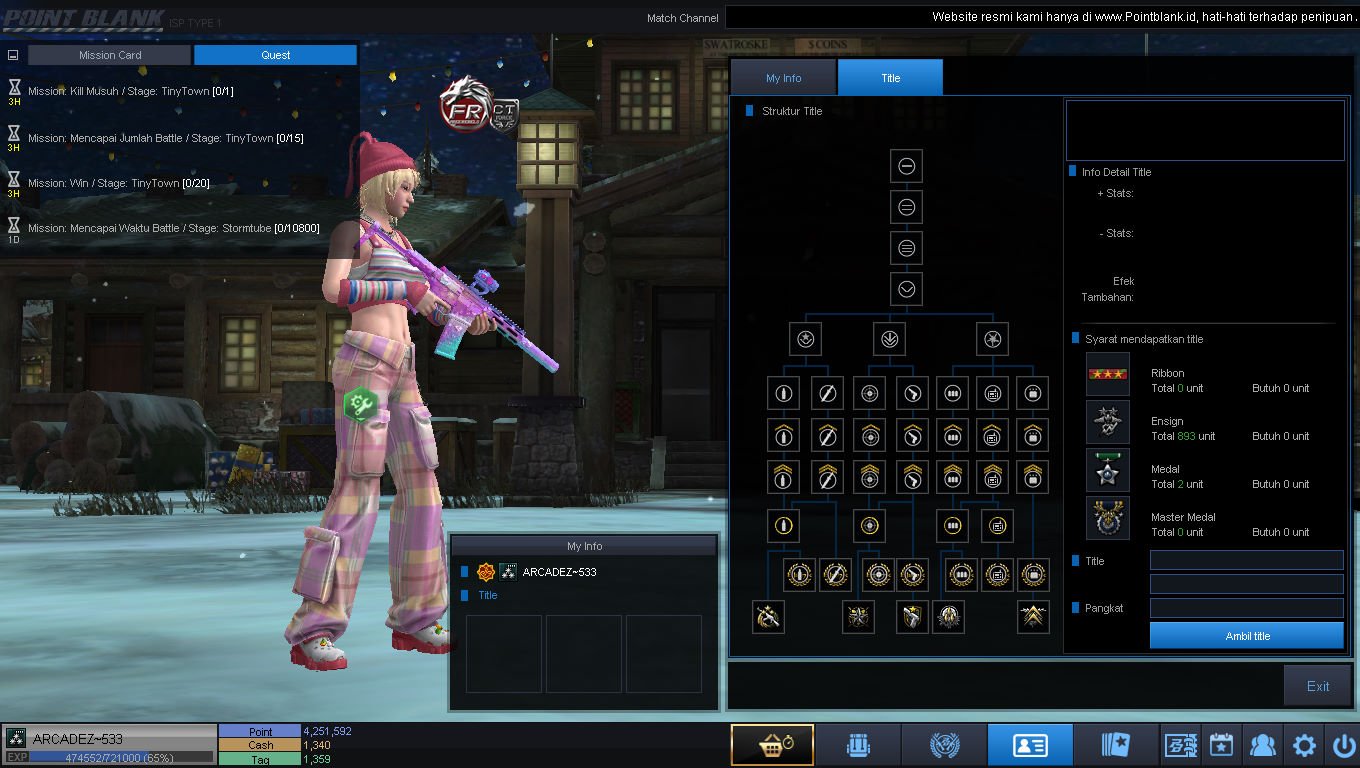Open the friends community icon
Screen dimensions: 1360x768
pos(1263,745)
